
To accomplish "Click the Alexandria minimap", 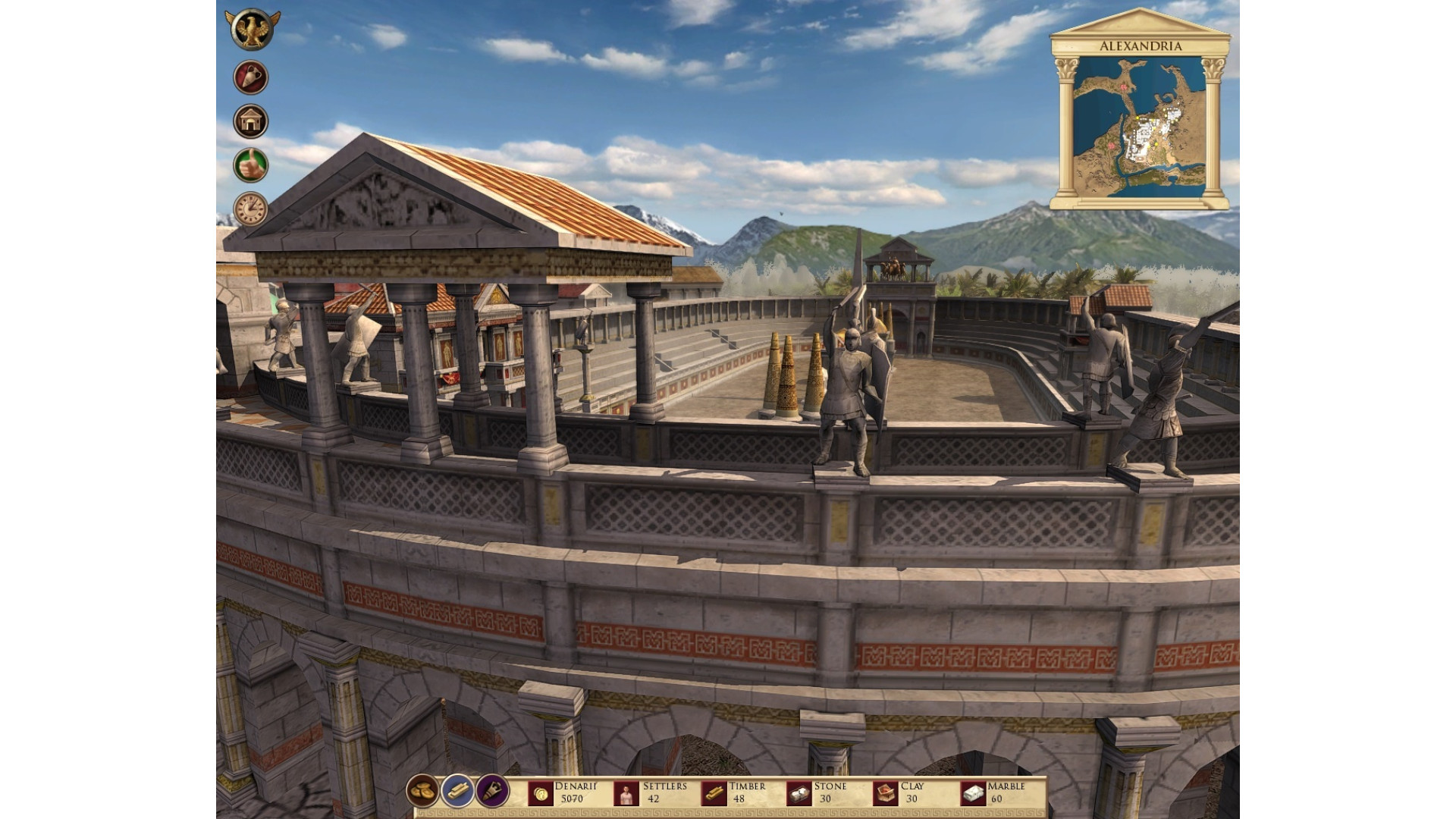I will 1139,127.
